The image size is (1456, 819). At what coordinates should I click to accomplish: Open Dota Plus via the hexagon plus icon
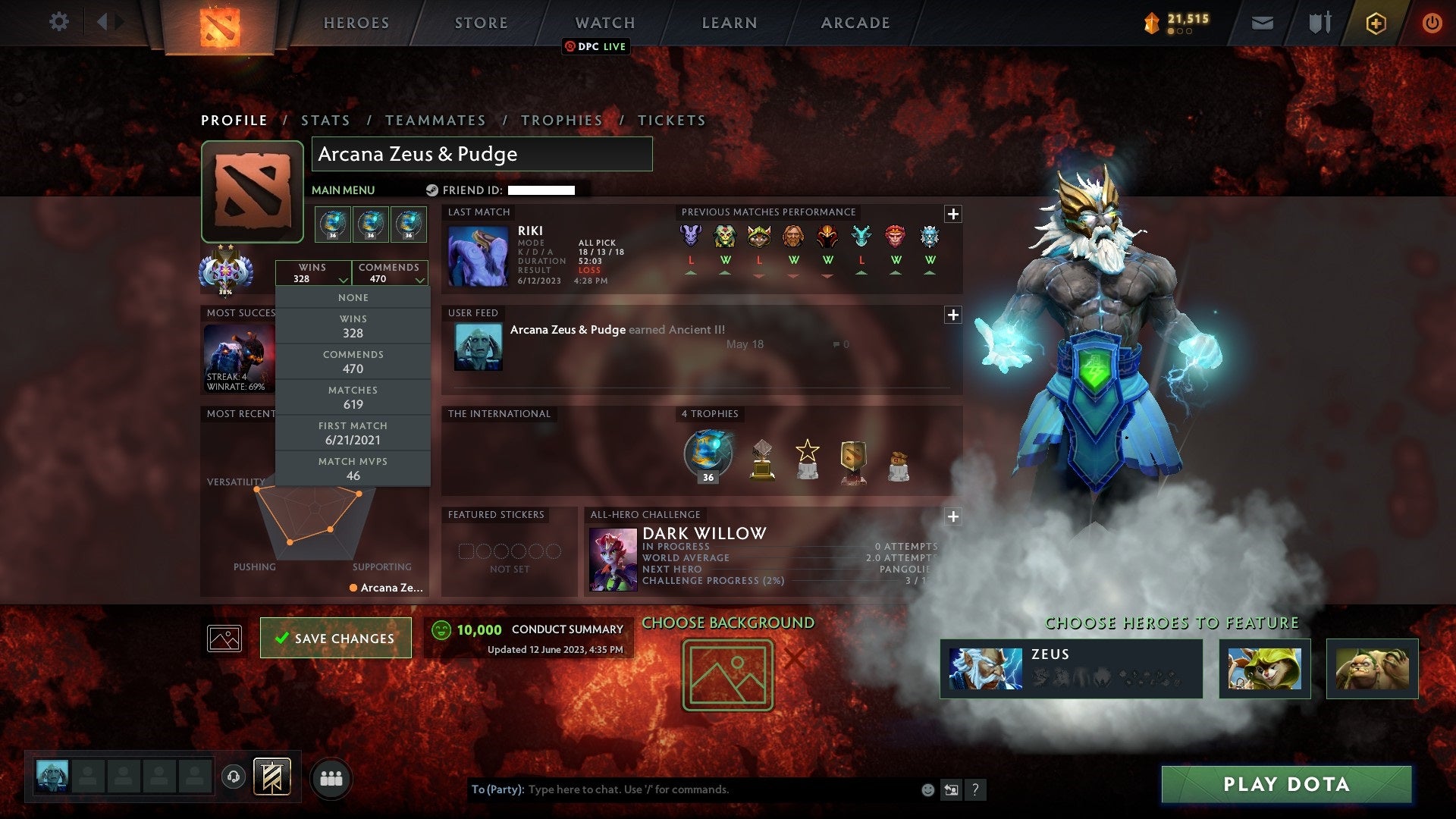[x=1375, y=22]
